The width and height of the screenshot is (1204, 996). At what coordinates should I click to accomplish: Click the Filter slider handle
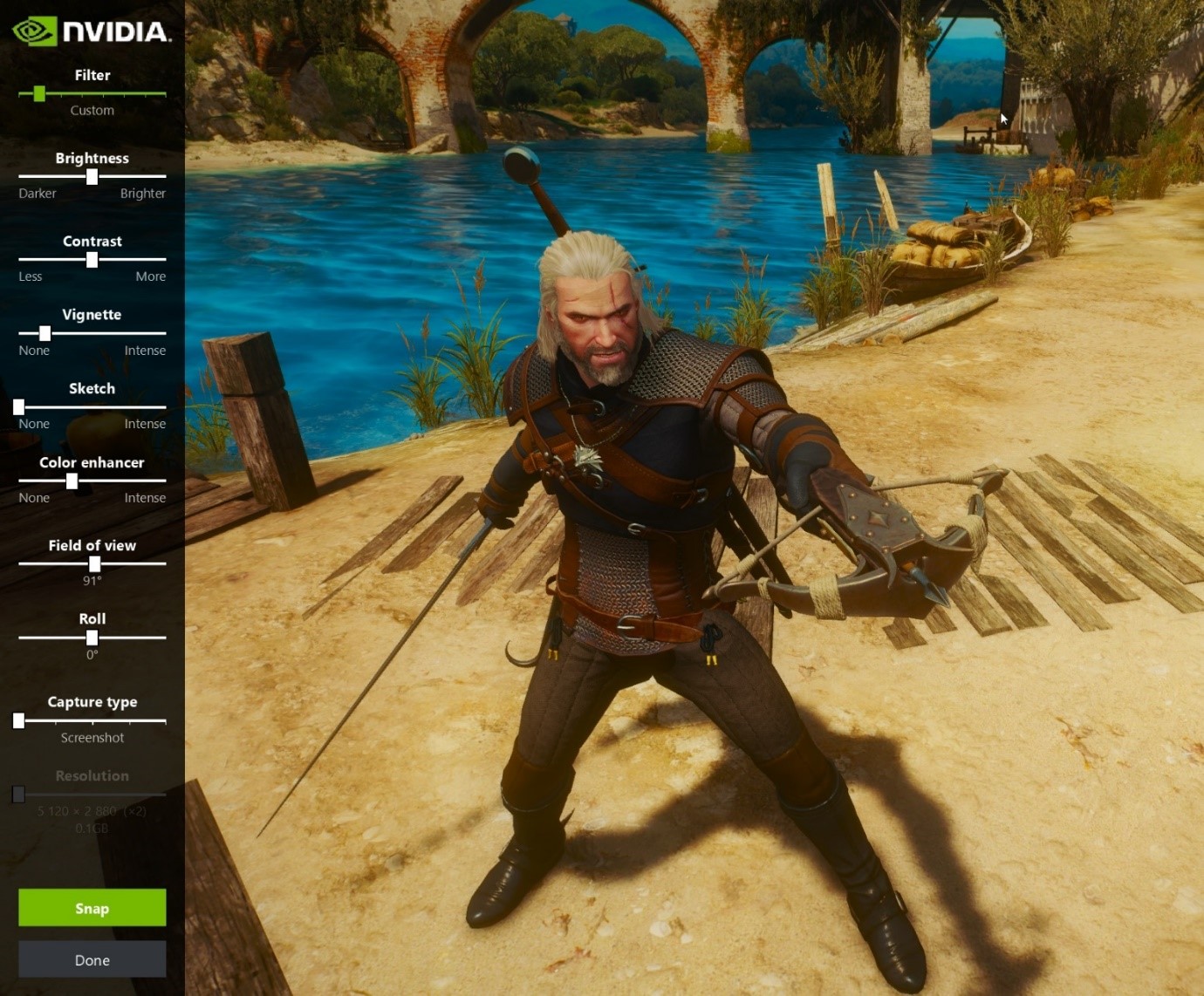coord(39,93)
